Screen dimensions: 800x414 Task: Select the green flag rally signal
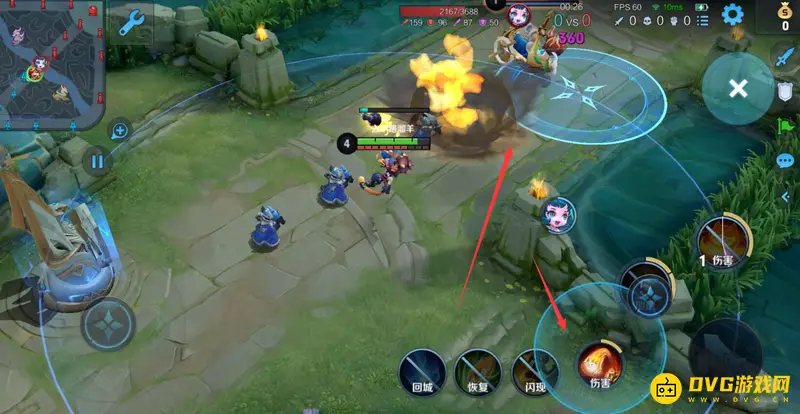click(785, 127)
